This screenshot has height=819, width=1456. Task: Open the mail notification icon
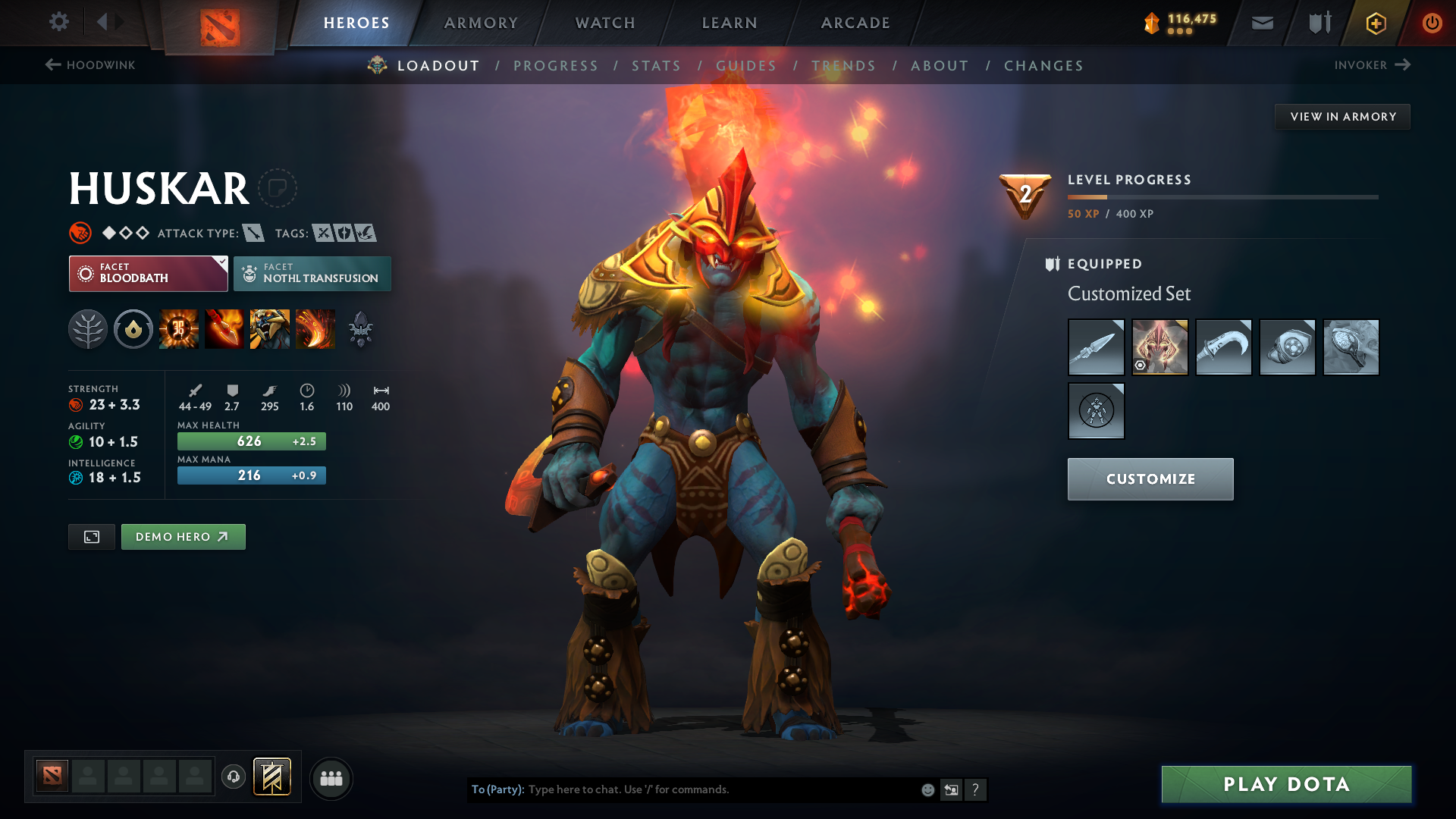1261,23
